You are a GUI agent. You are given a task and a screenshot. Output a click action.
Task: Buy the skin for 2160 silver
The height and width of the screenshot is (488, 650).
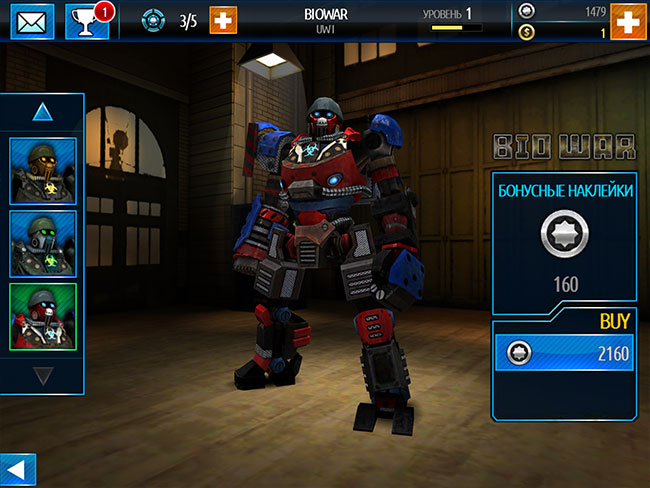pyautogui.click(x=564, y=353)
